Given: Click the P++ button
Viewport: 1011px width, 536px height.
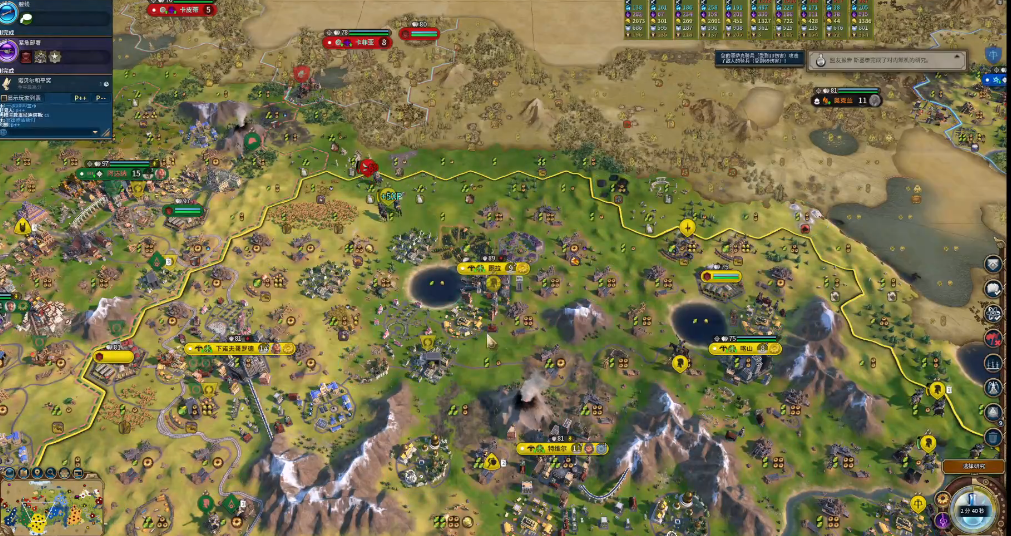Looking at the screenshot, I should pyautogui.click(x=79, y=99).
